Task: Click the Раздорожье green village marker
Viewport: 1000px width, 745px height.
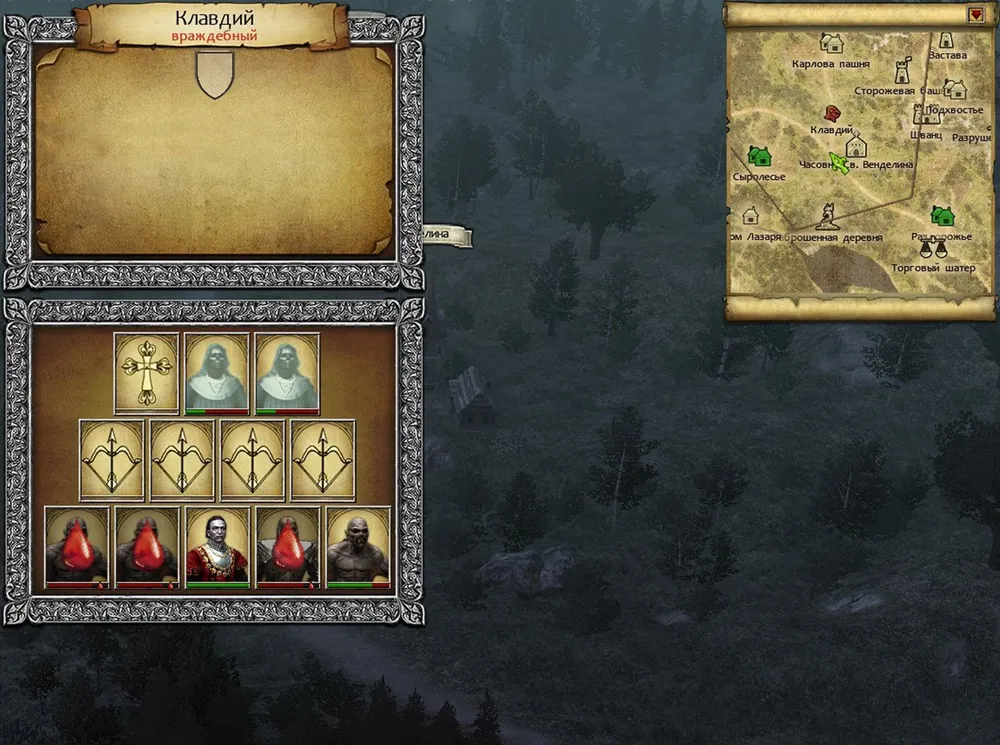Action: click(x=942, y=215)
